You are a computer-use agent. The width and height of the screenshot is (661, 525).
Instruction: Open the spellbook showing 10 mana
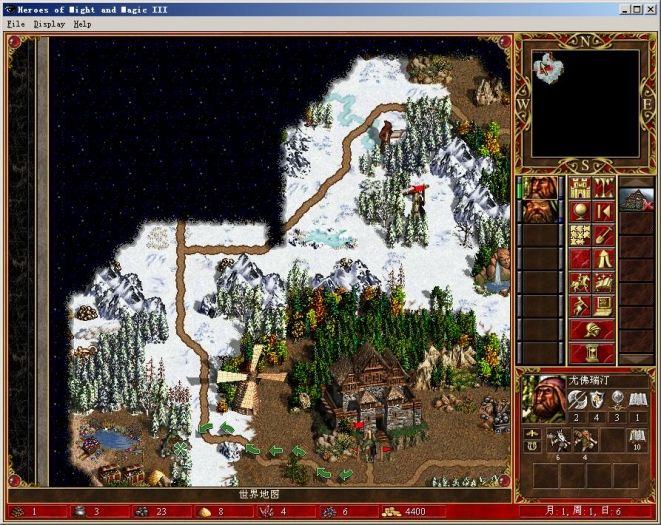coord(636,438)
